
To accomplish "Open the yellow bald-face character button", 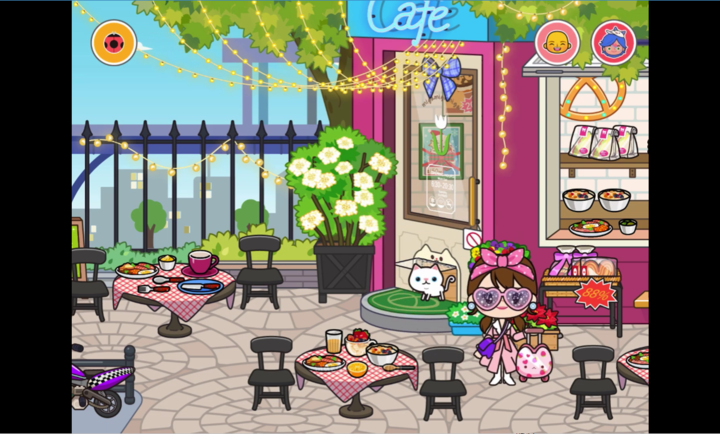I will click(x=556, y=42).
